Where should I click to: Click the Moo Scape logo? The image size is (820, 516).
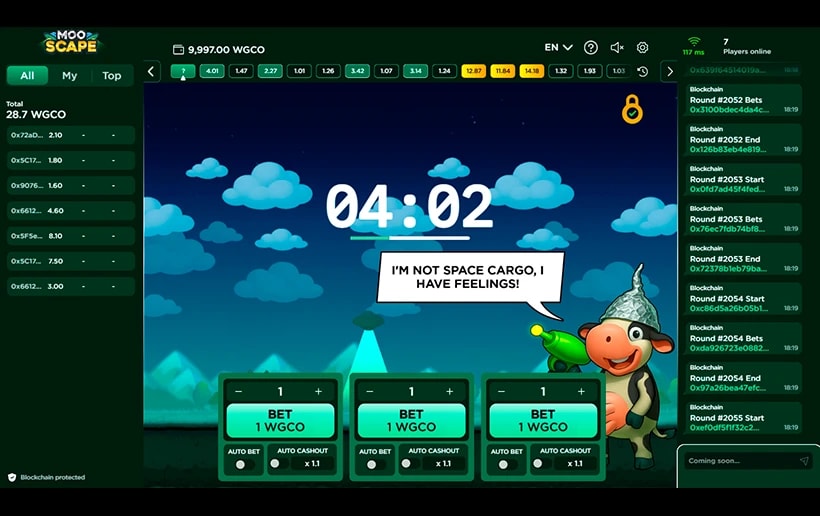tap(70, 42)
